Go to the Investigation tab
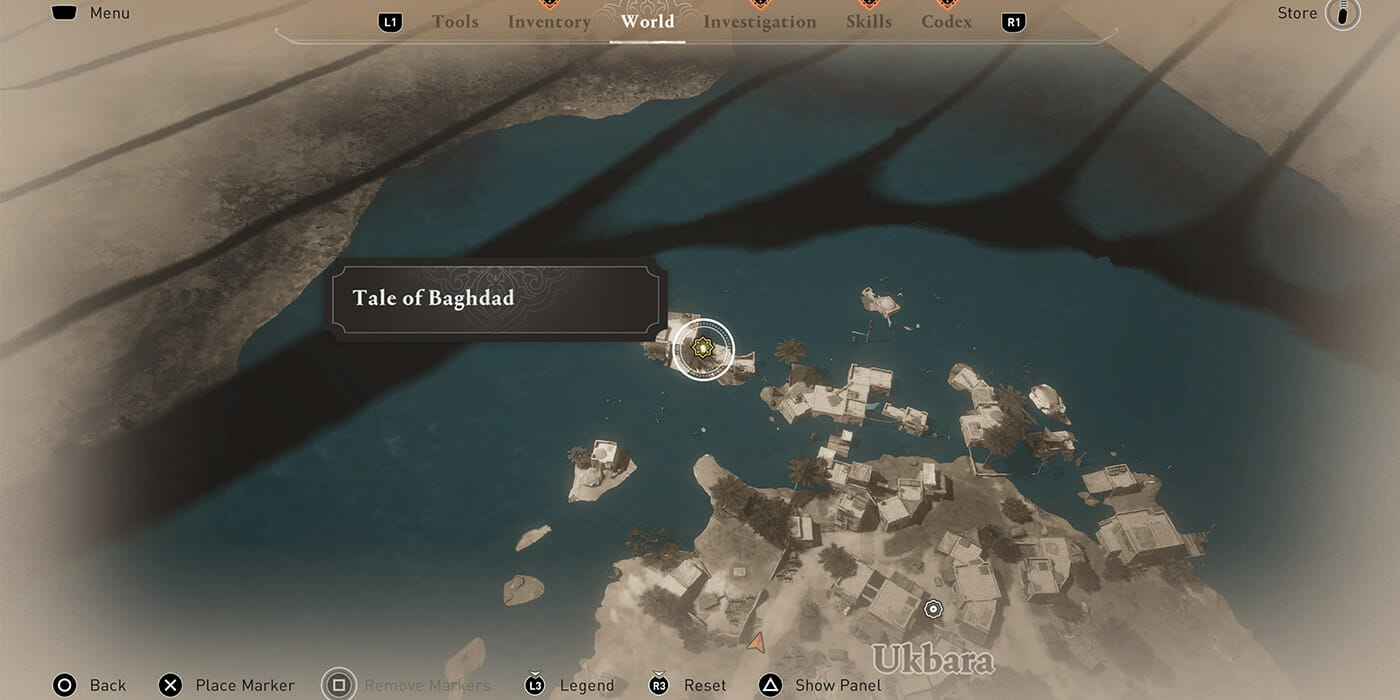Screen dimensions: 1400x700 tap(760, 21)
